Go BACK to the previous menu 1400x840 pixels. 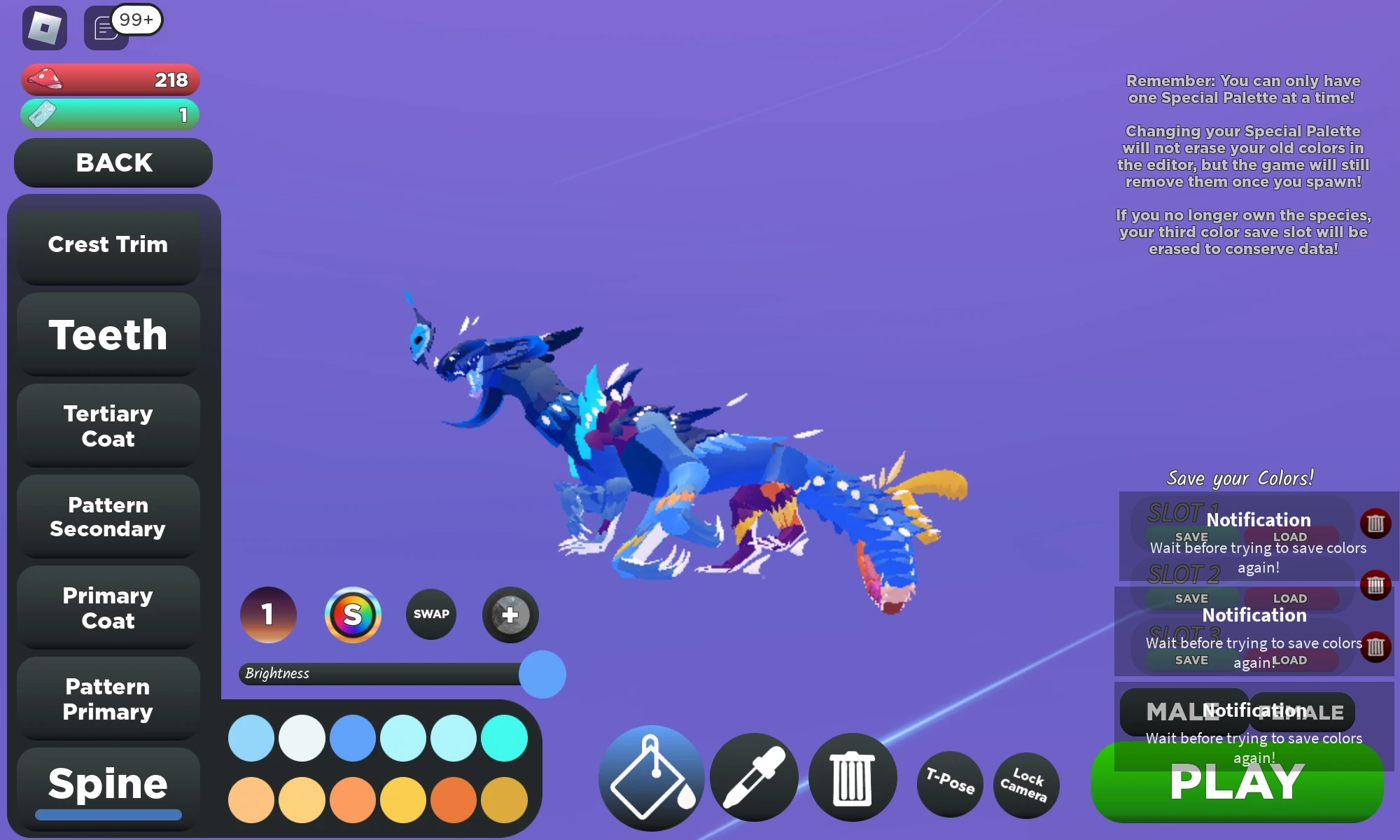[113, 163]
